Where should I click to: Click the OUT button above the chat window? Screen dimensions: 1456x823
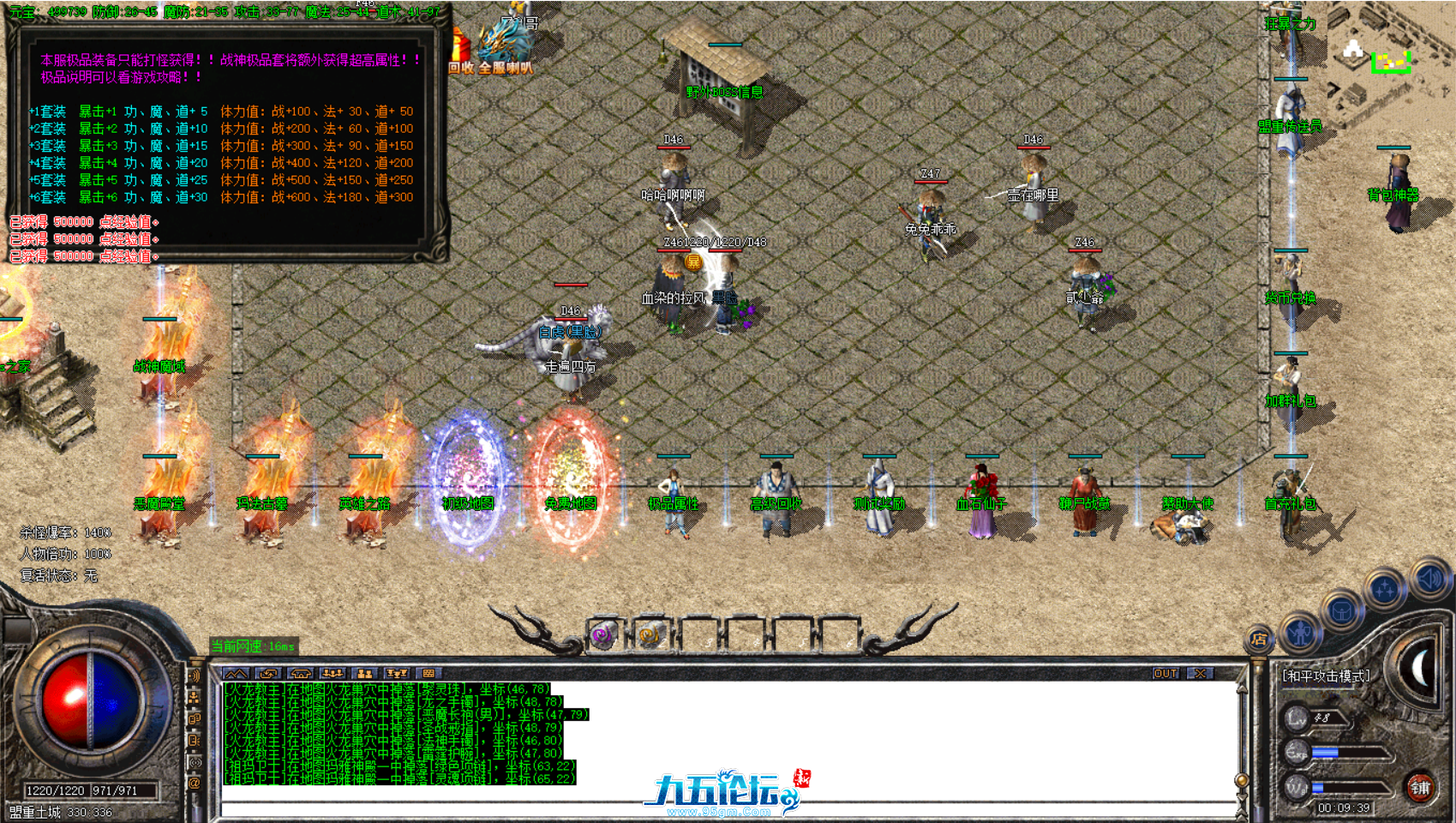pos(1165,674)
